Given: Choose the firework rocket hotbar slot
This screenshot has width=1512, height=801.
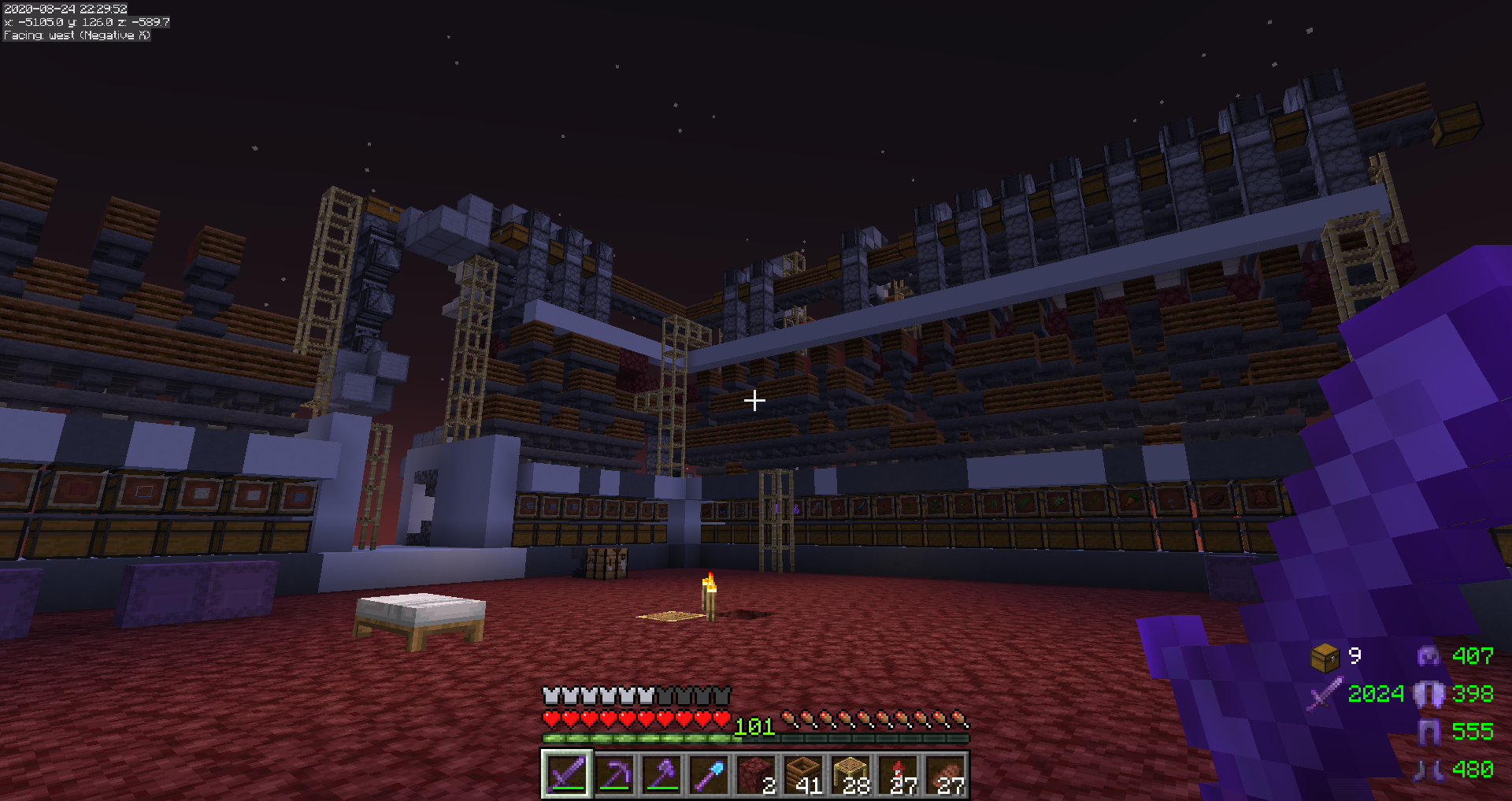Looking at the screenshot, I should (899, 774).
